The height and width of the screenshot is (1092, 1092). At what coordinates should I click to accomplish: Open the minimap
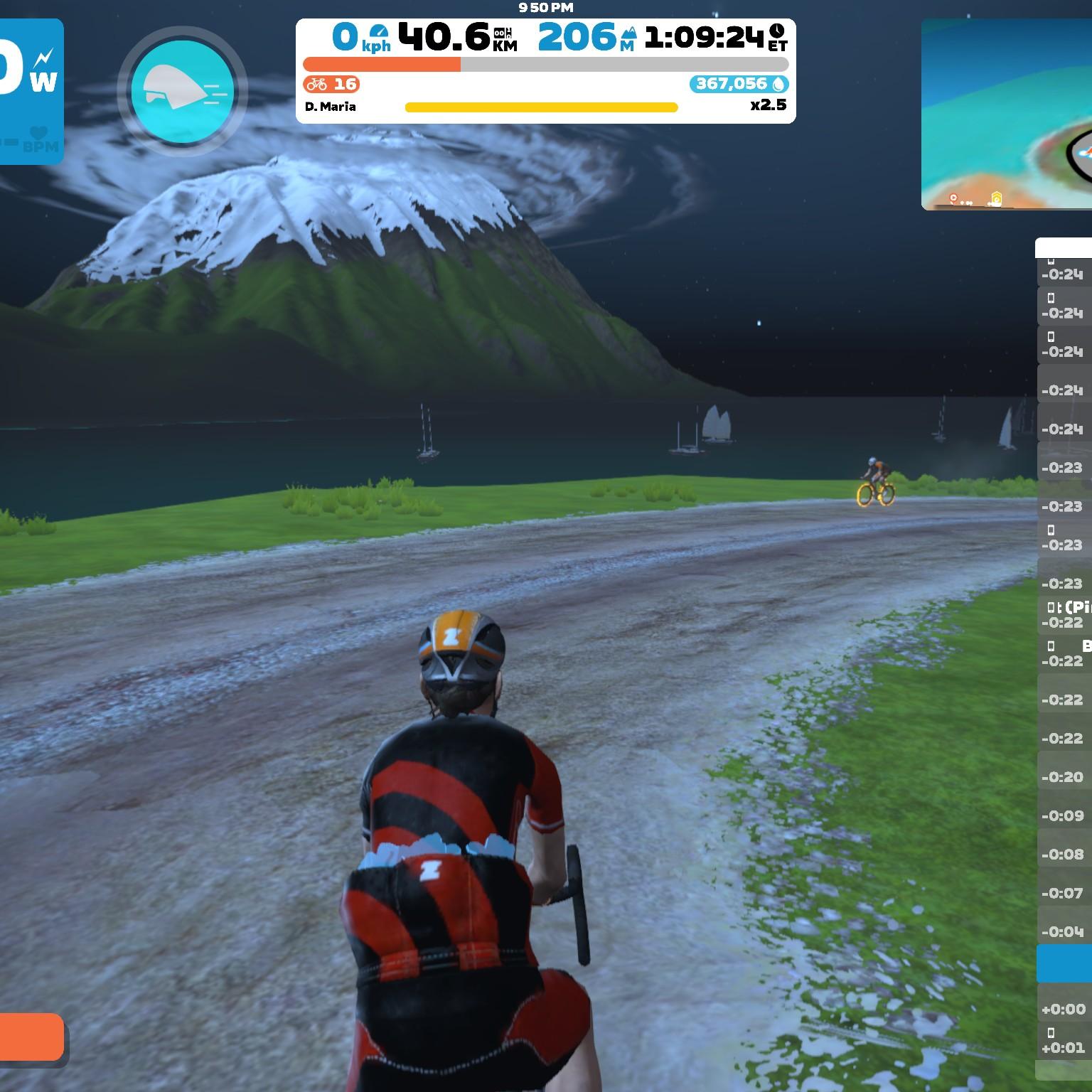tap(1007, 114)
